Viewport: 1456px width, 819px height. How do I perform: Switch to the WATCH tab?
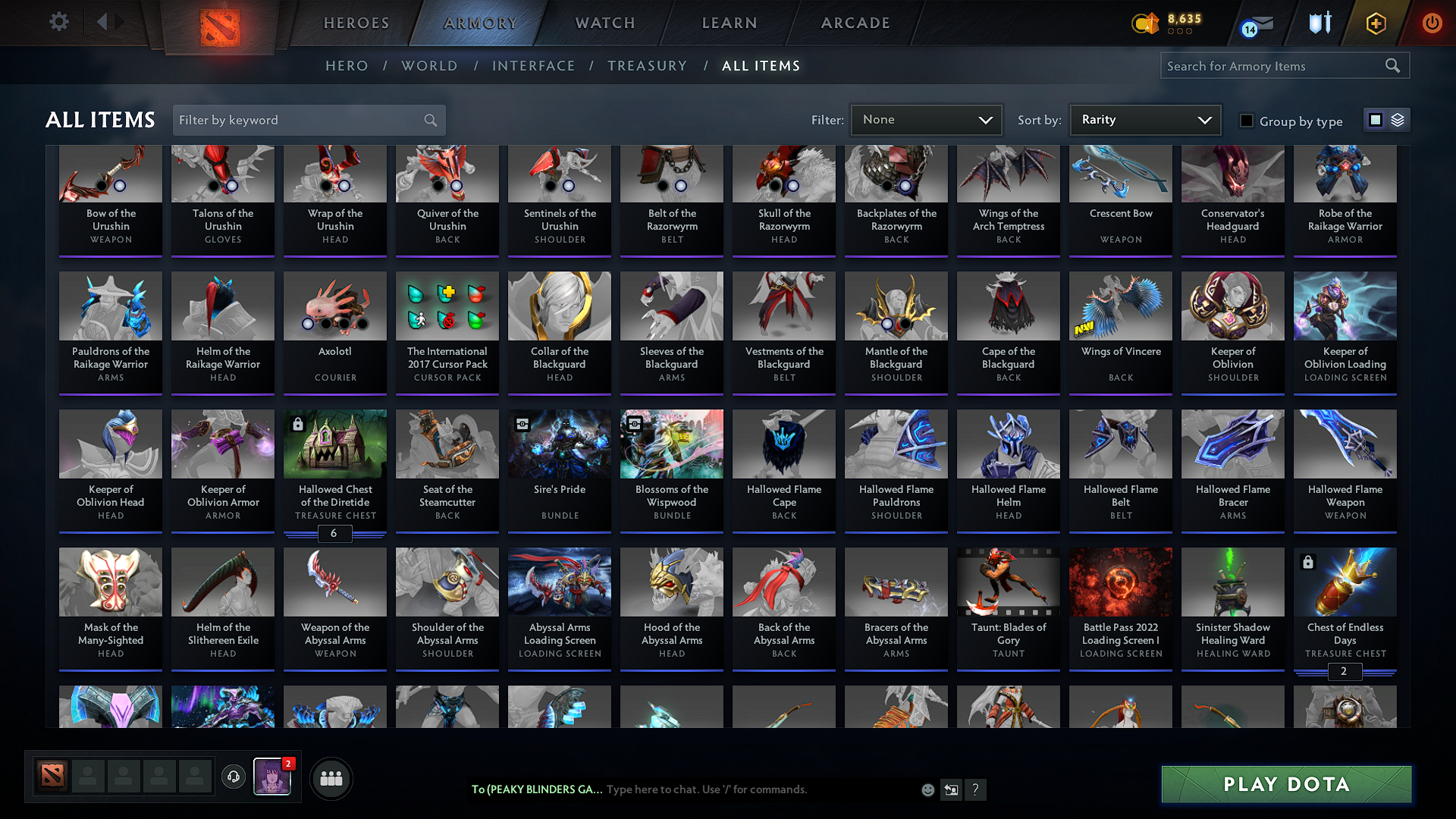point(604,23)
